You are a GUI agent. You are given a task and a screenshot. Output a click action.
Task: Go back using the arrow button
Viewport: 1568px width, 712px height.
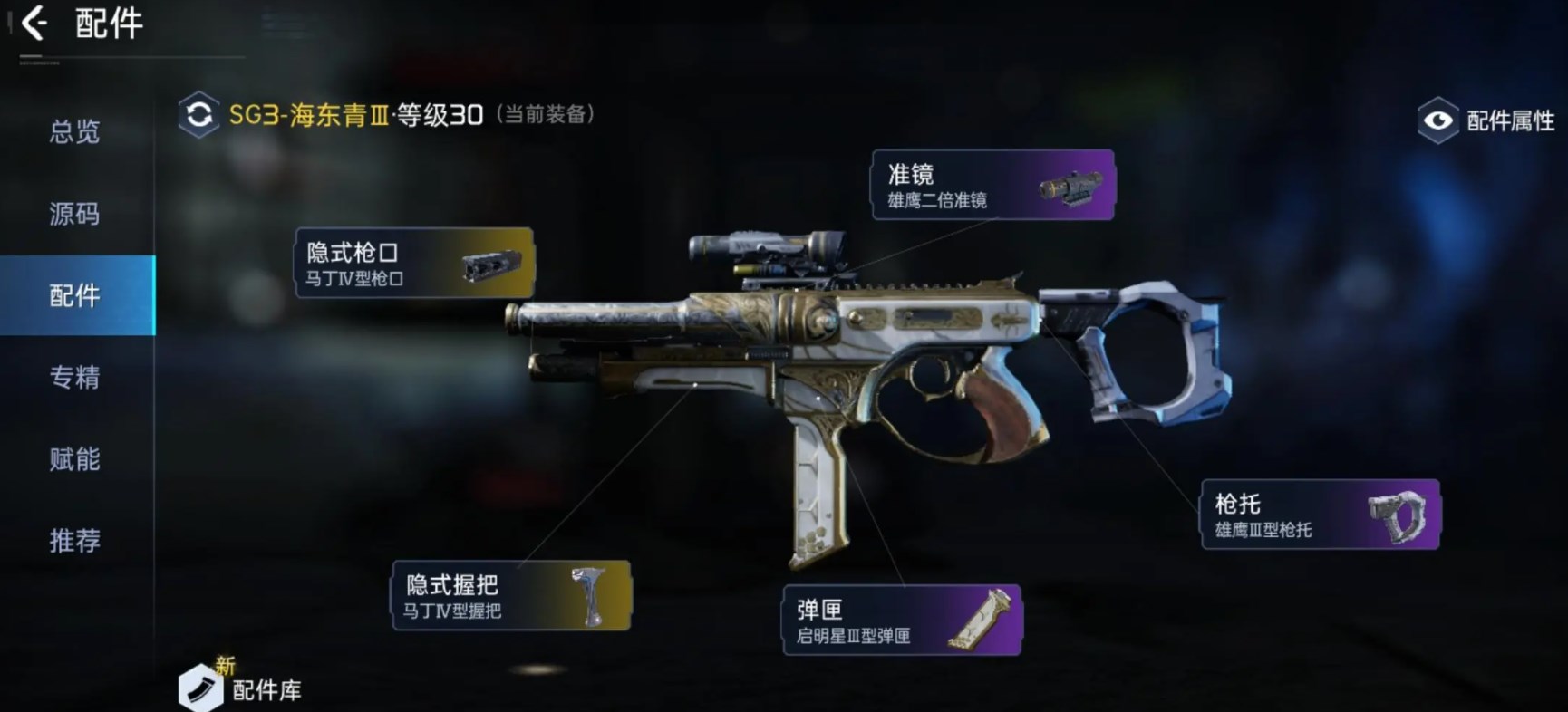pyautogui.click(x=34, y=23)
